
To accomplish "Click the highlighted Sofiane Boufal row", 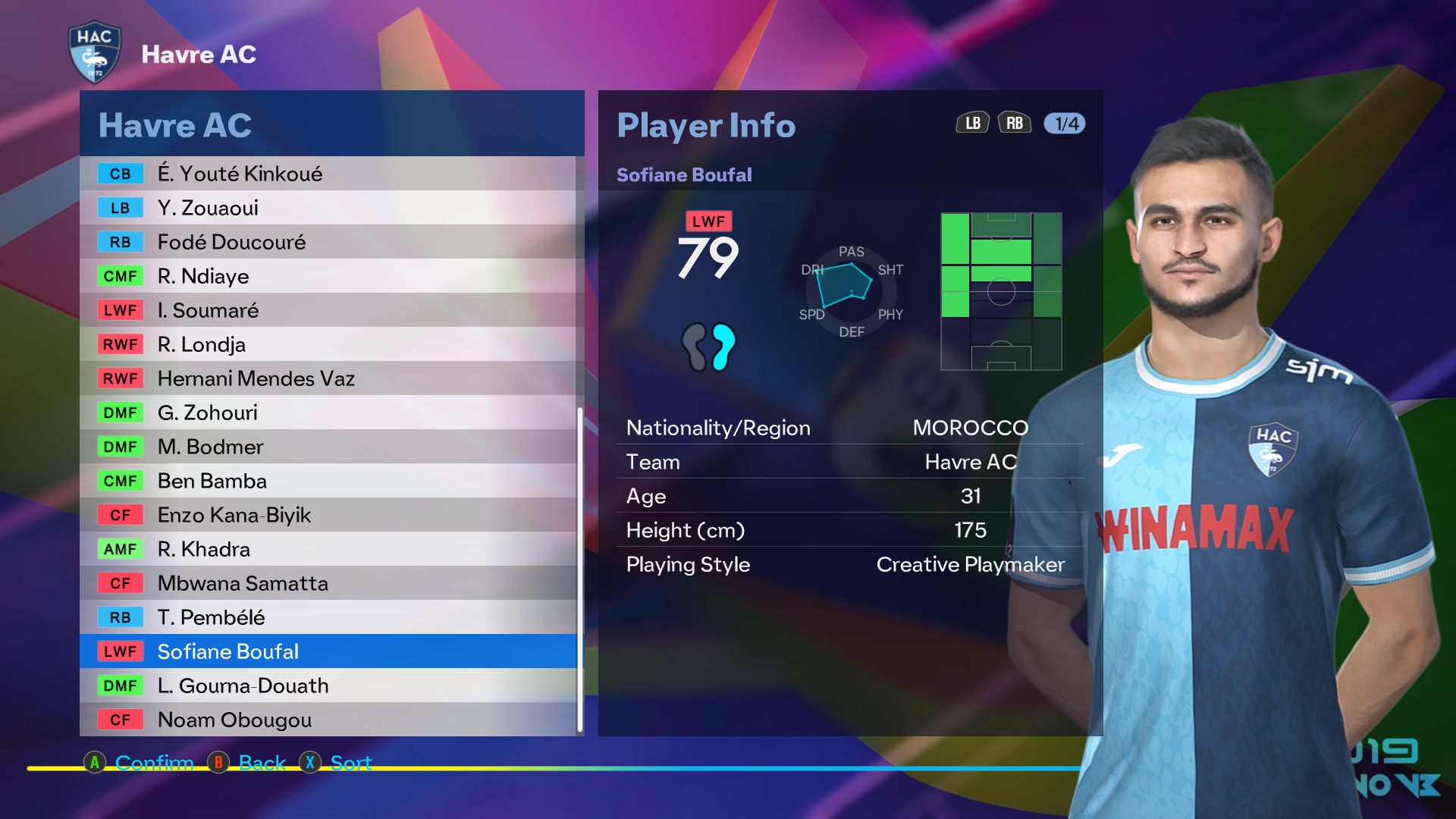I will tap(328, 651).
